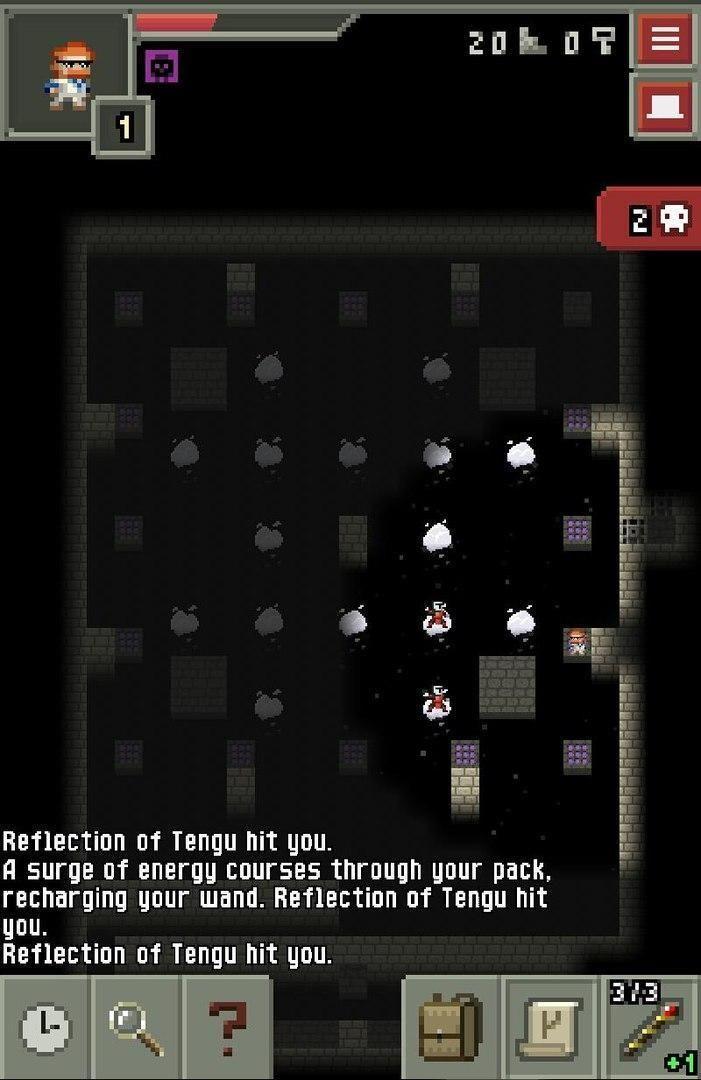Open the backpack inventory
The height and width of the screenshot is (1080, 701).
pos(451,1029)
